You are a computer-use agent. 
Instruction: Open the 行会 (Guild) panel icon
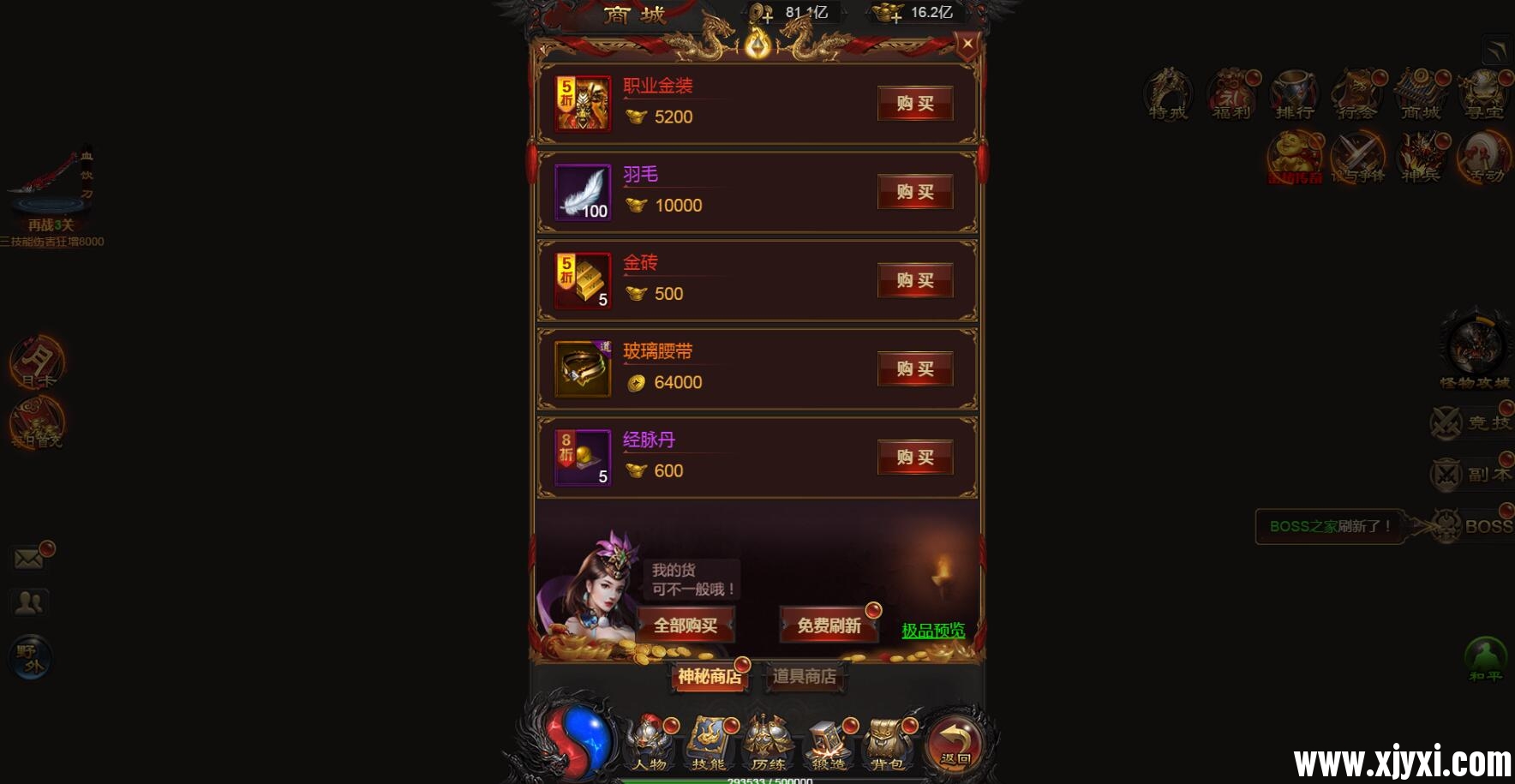click(1358, 94)
